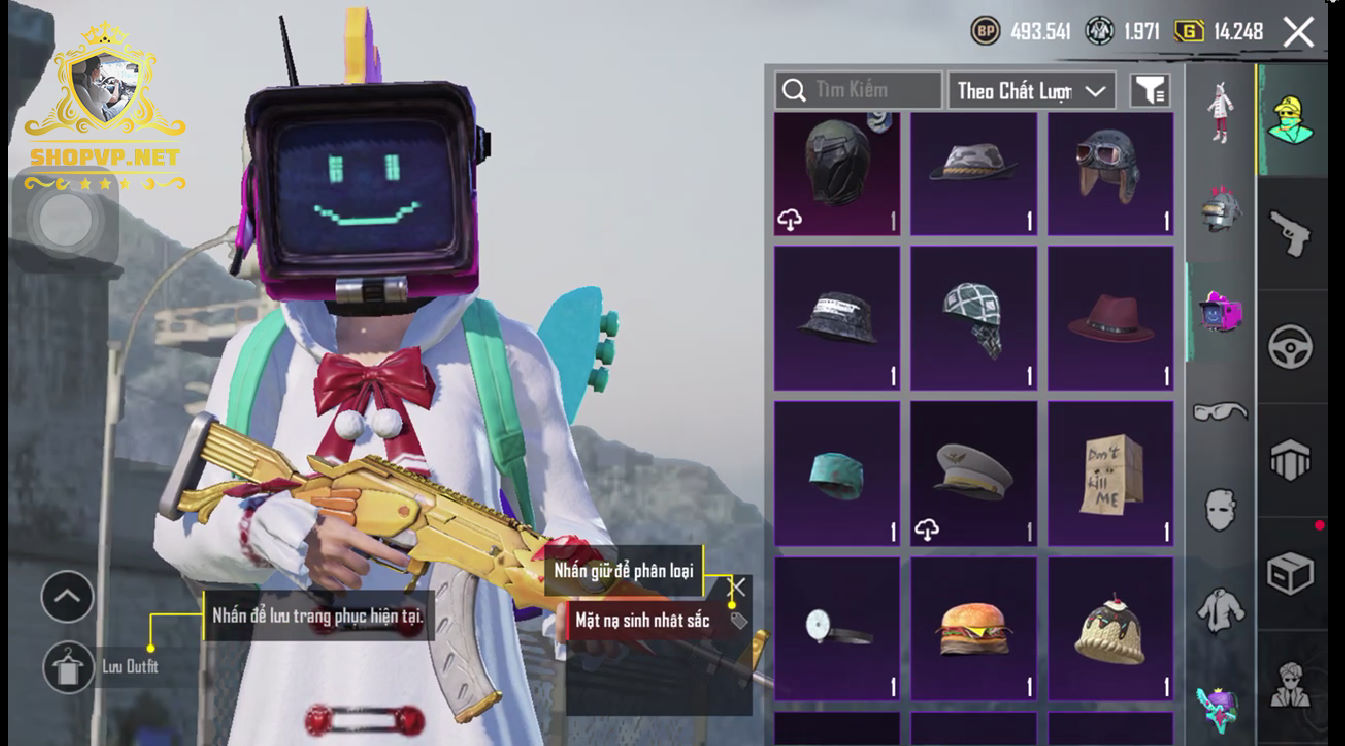Switch to the glasses subcategory tab
Image resolution: width=1345 pixels, height=746 pixels.
(1220, 411)
